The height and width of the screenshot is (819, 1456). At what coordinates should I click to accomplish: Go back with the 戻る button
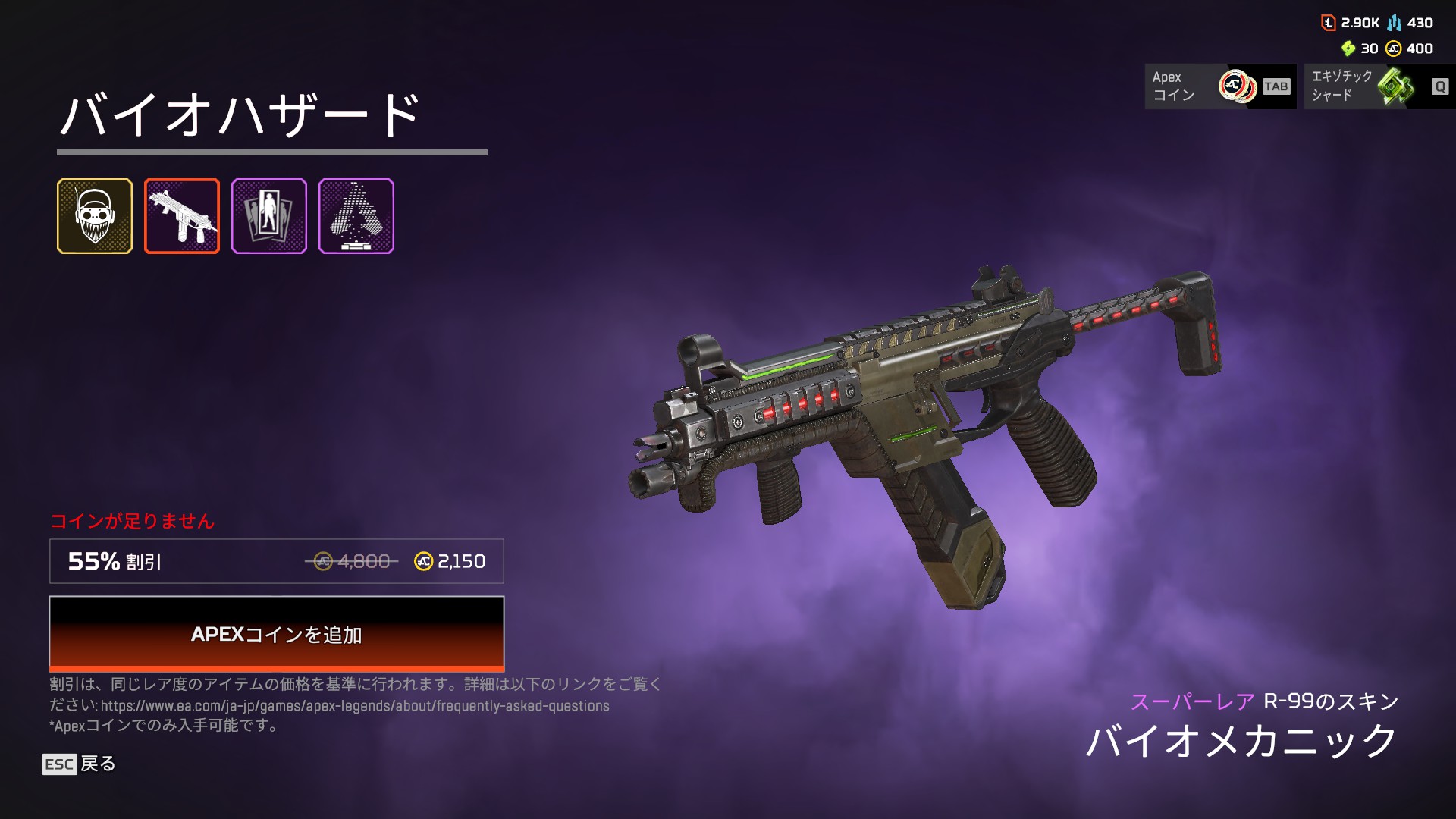[80, 764]
